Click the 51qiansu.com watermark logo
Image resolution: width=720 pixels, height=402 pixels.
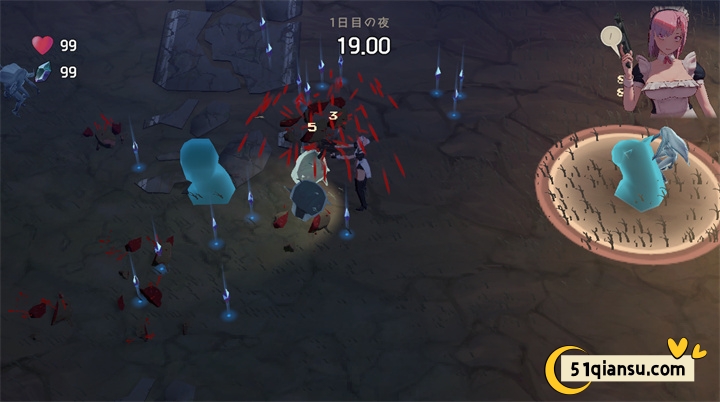pyautogui.click(x=618, y=367)
